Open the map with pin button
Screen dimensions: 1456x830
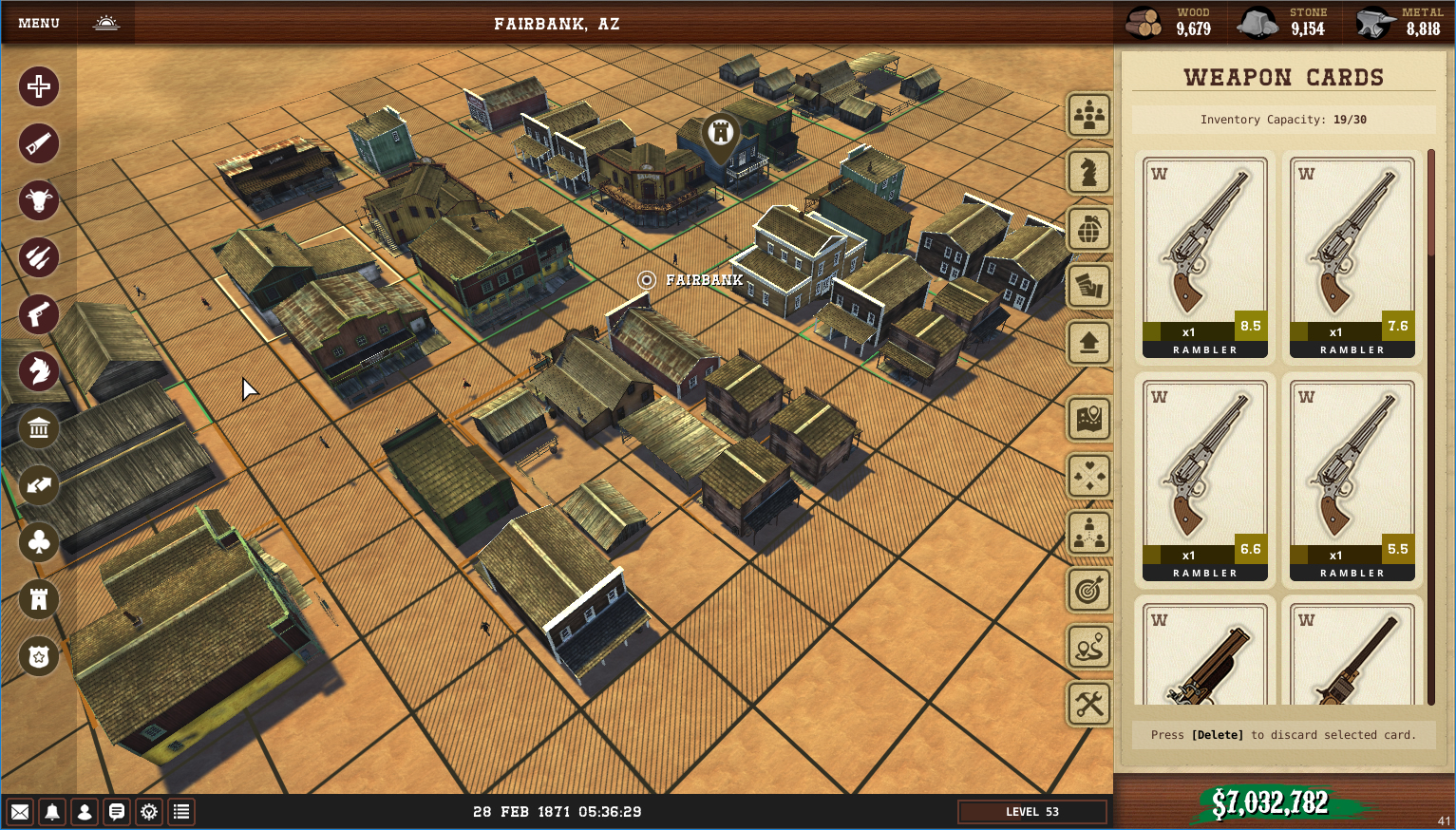pos(1089,419)
